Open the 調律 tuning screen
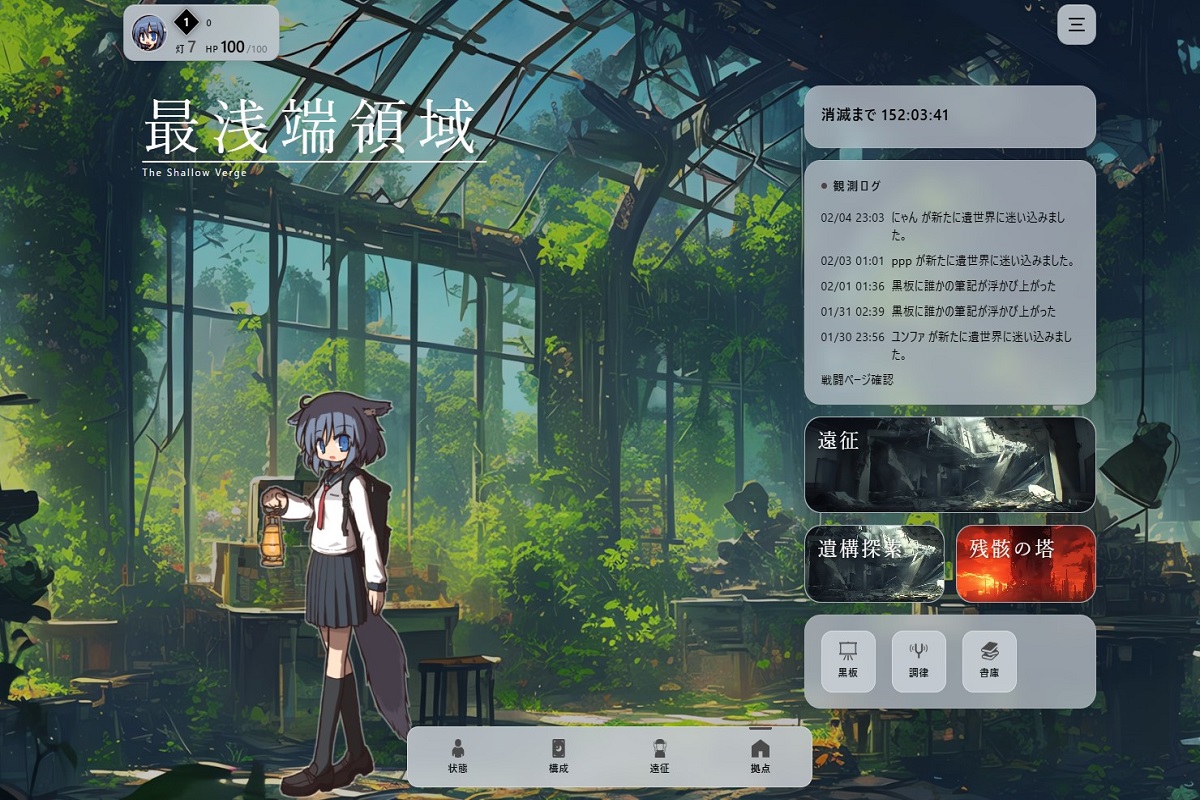 (x=918, y=661)
